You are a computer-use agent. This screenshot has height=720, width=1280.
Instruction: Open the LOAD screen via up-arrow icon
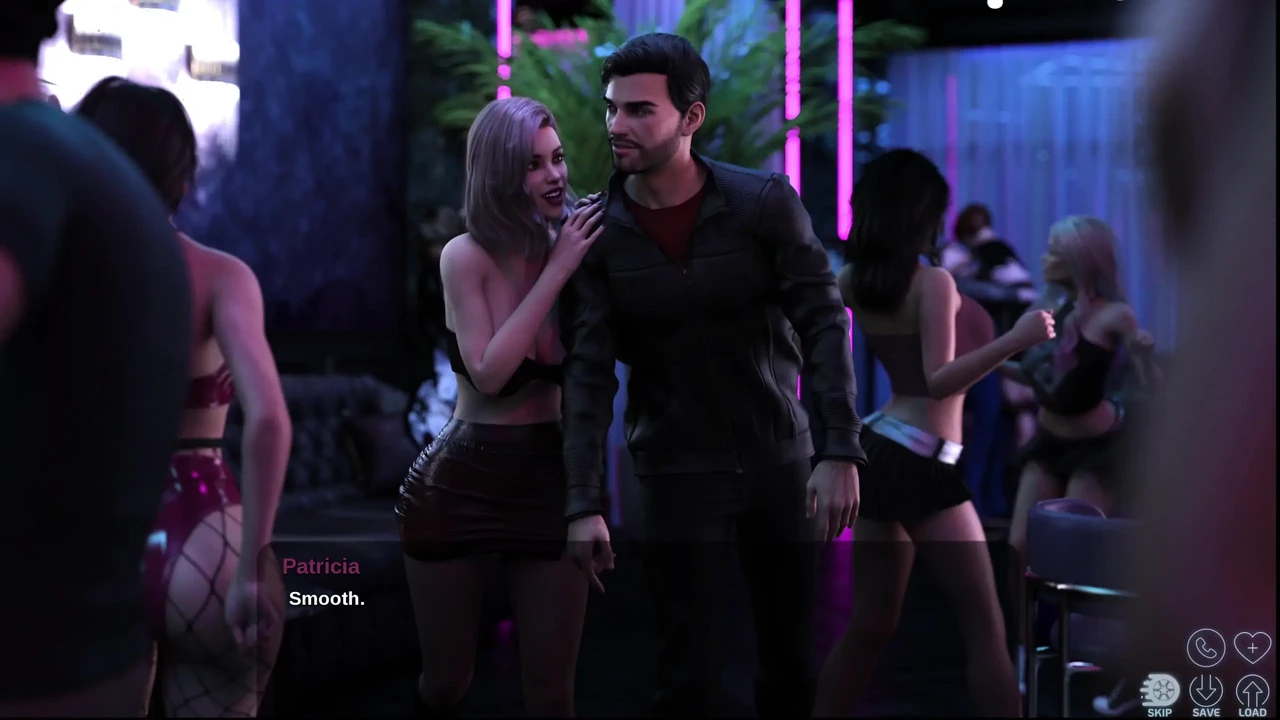pyautogui.click(x=1252, y=688)
